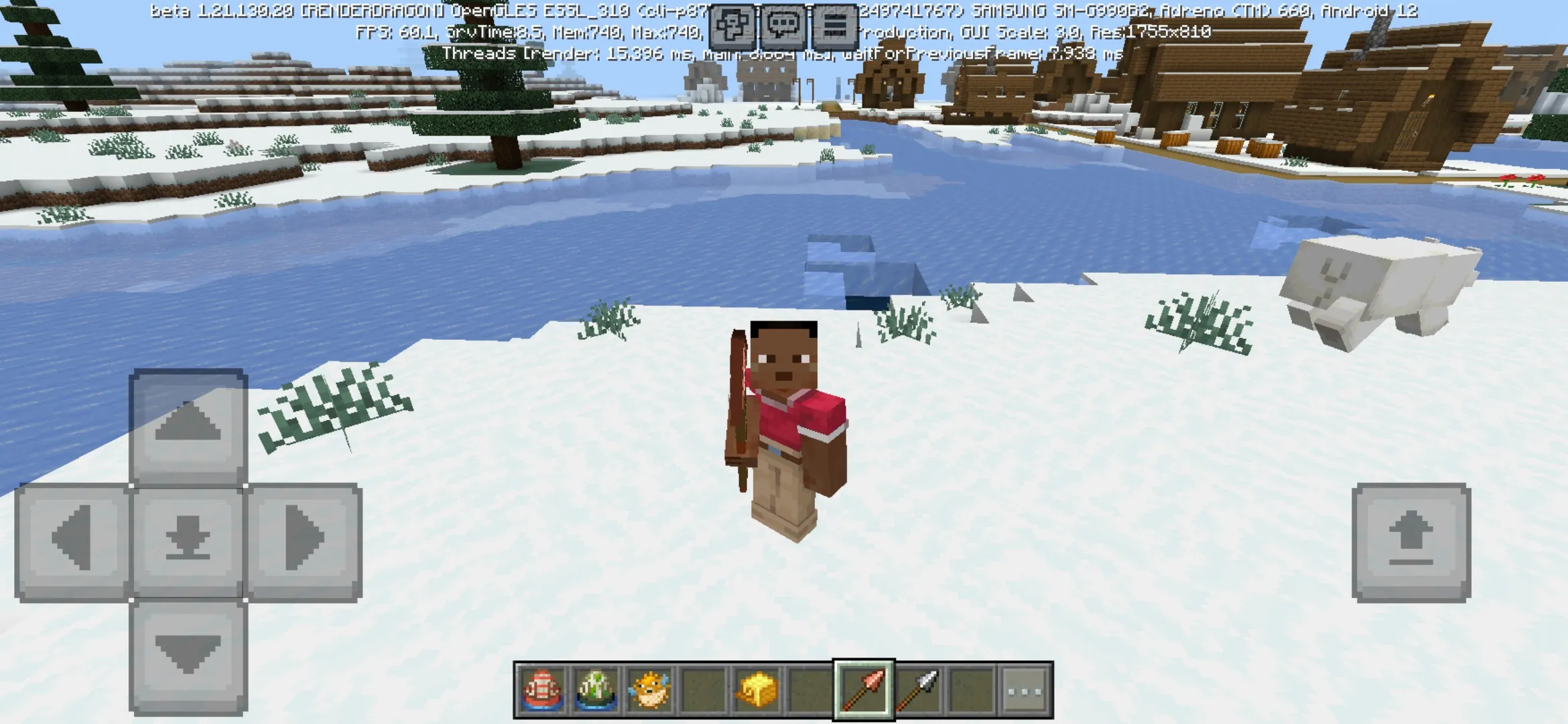Select the bucket item in the second hotbar slot
This screenshot has width=1568, height=724.
click(596, 688)
